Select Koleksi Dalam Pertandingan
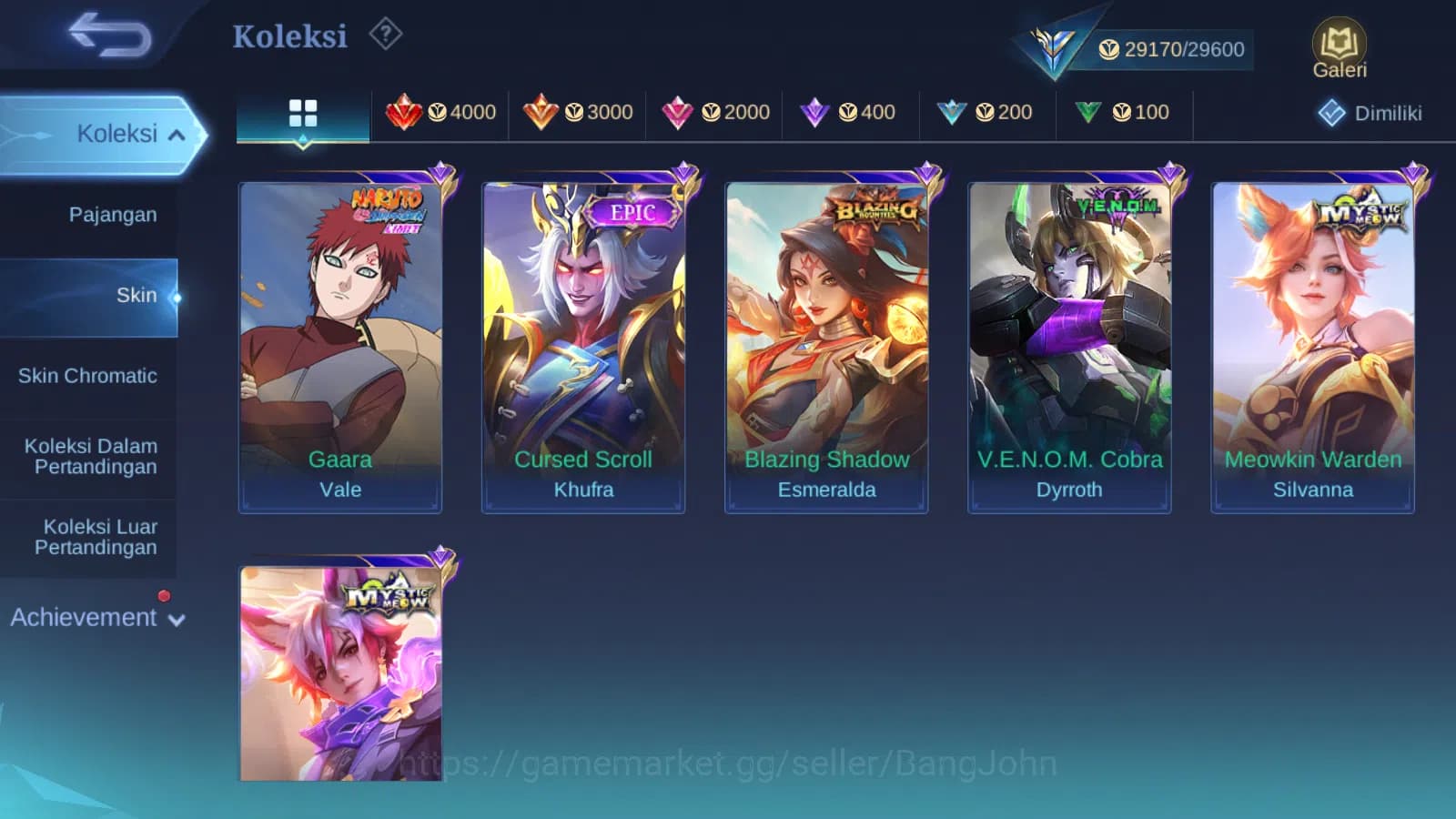This screenshot has height=819, width=1456. (88, 456)
